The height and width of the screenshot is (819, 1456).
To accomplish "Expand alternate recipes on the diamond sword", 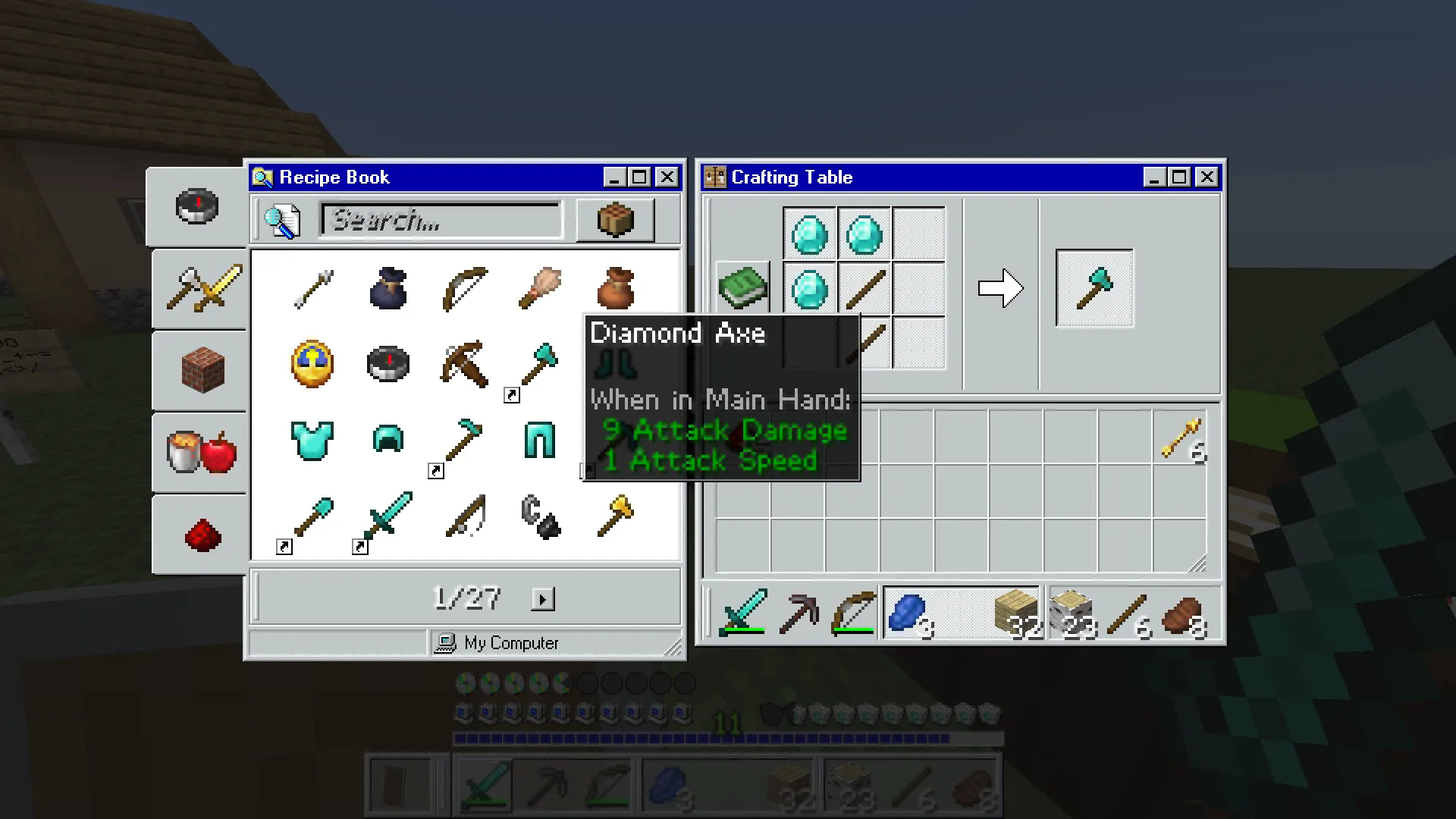I will pos(359,547).
